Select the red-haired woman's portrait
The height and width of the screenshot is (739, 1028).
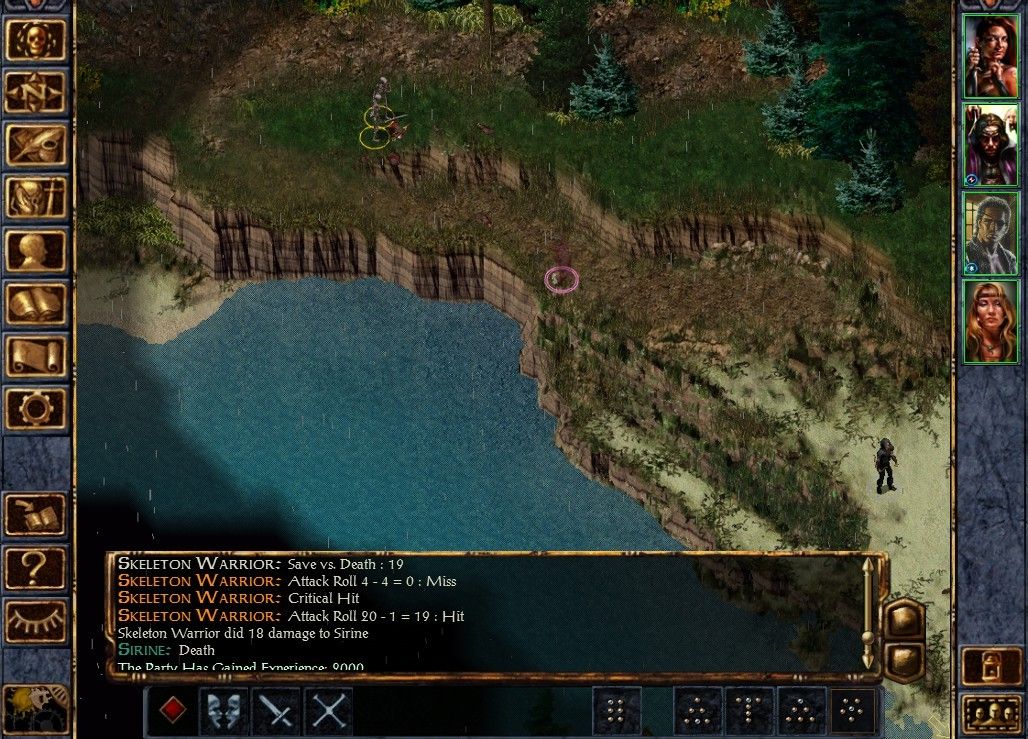[x=990, y=56]
